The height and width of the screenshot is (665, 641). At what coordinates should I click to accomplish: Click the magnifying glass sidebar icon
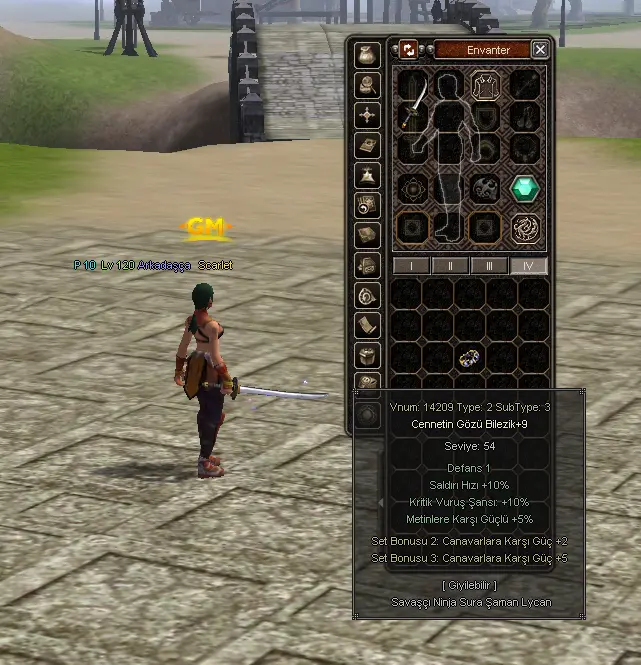pos(368,85)
